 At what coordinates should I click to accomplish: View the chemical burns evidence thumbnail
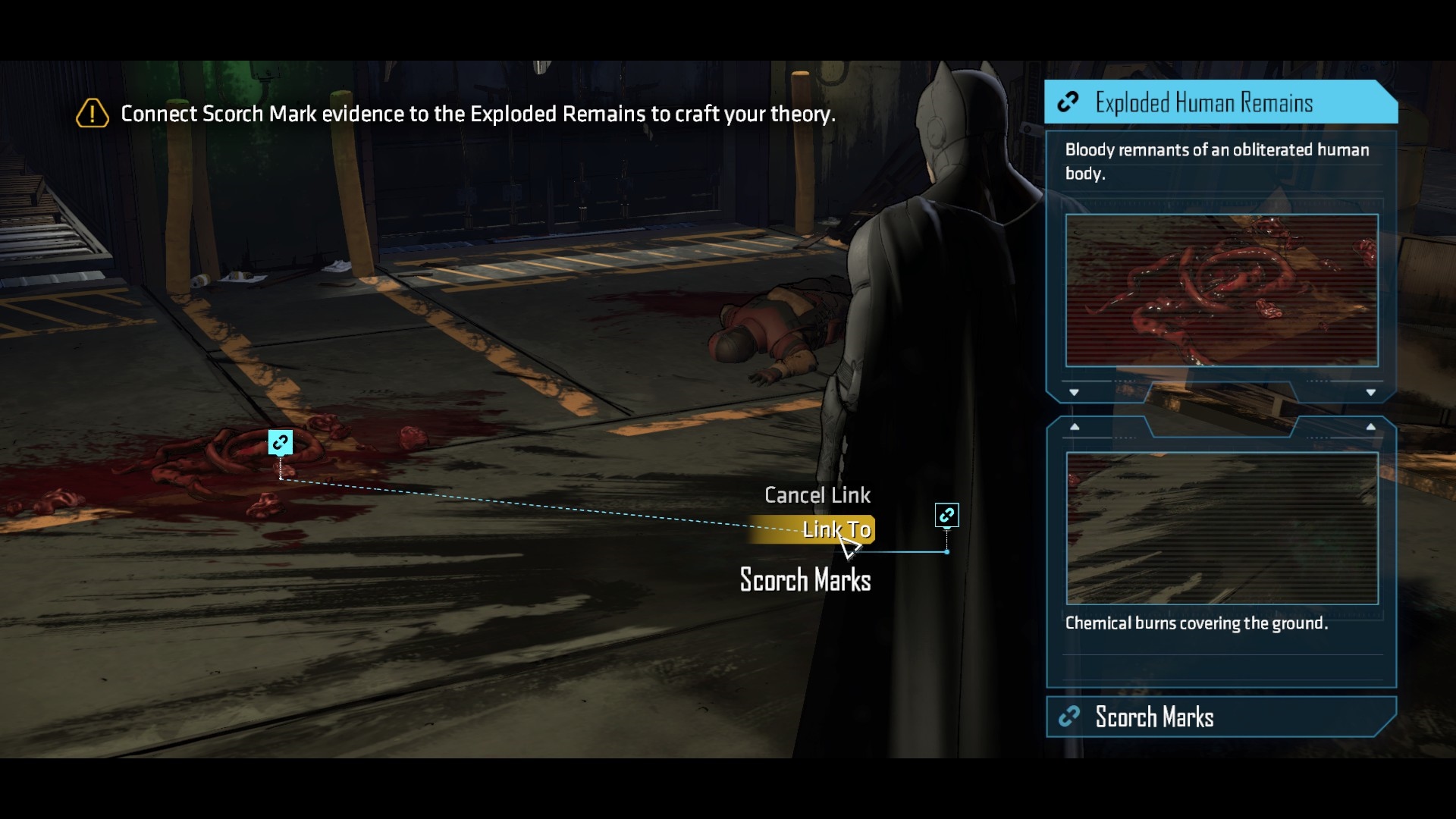[1222, 528]
